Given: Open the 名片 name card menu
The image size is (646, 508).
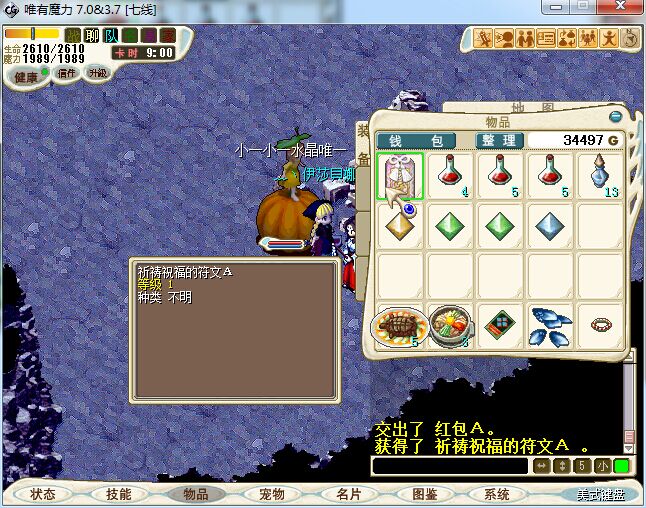Looking at the screenshot, I should 348,494.
